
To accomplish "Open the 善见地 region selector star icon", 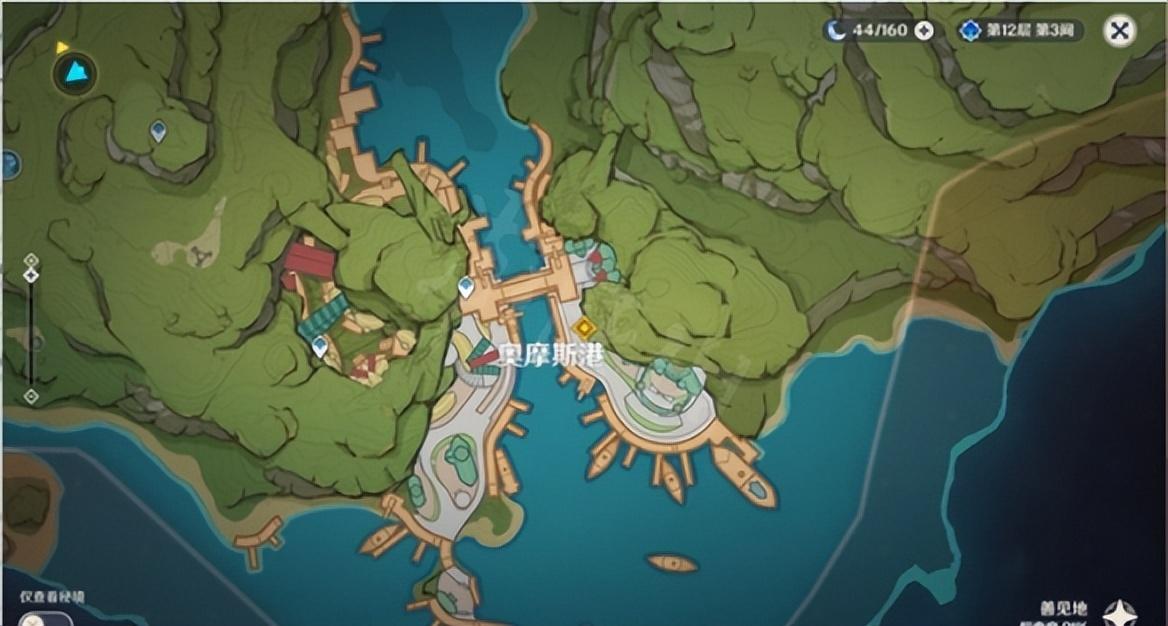I will coord(1121,612).
